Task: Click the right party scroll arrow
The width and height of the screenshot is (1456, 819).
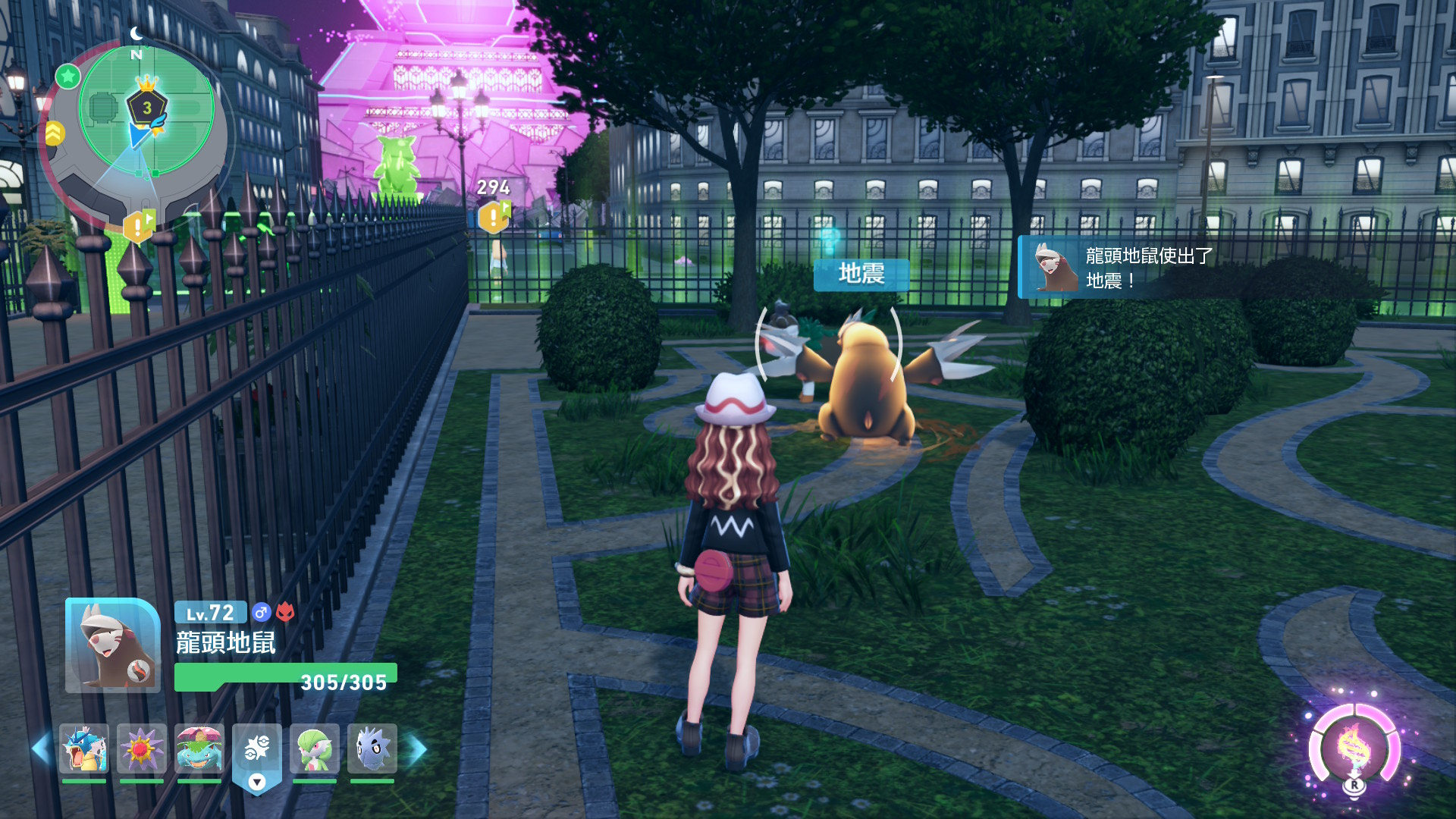Action: 418,748
